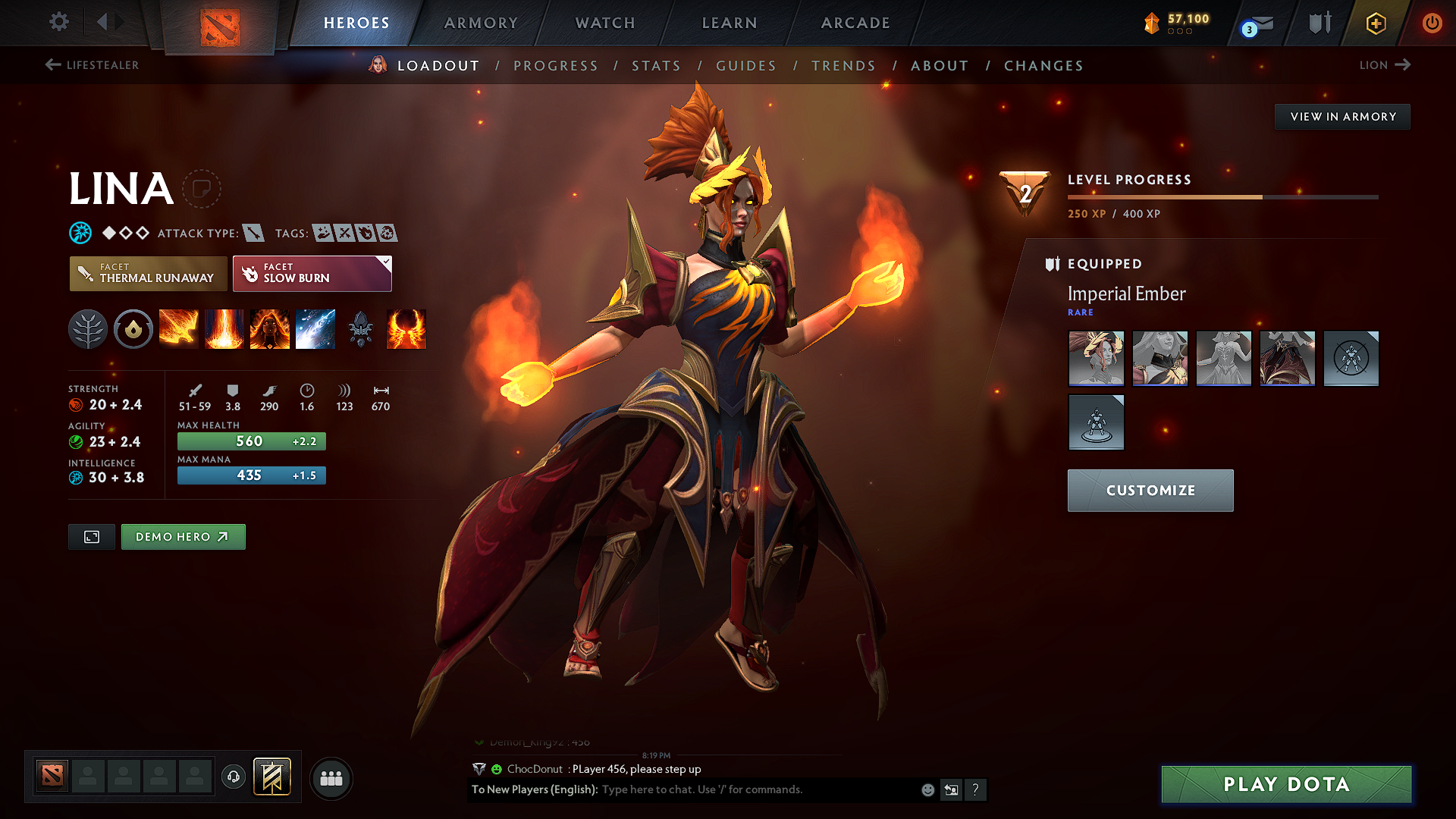Viewport: 1456px width, 819px height.
Task: Click the battle pass banner icon near party slots
Action: [273, 777]
